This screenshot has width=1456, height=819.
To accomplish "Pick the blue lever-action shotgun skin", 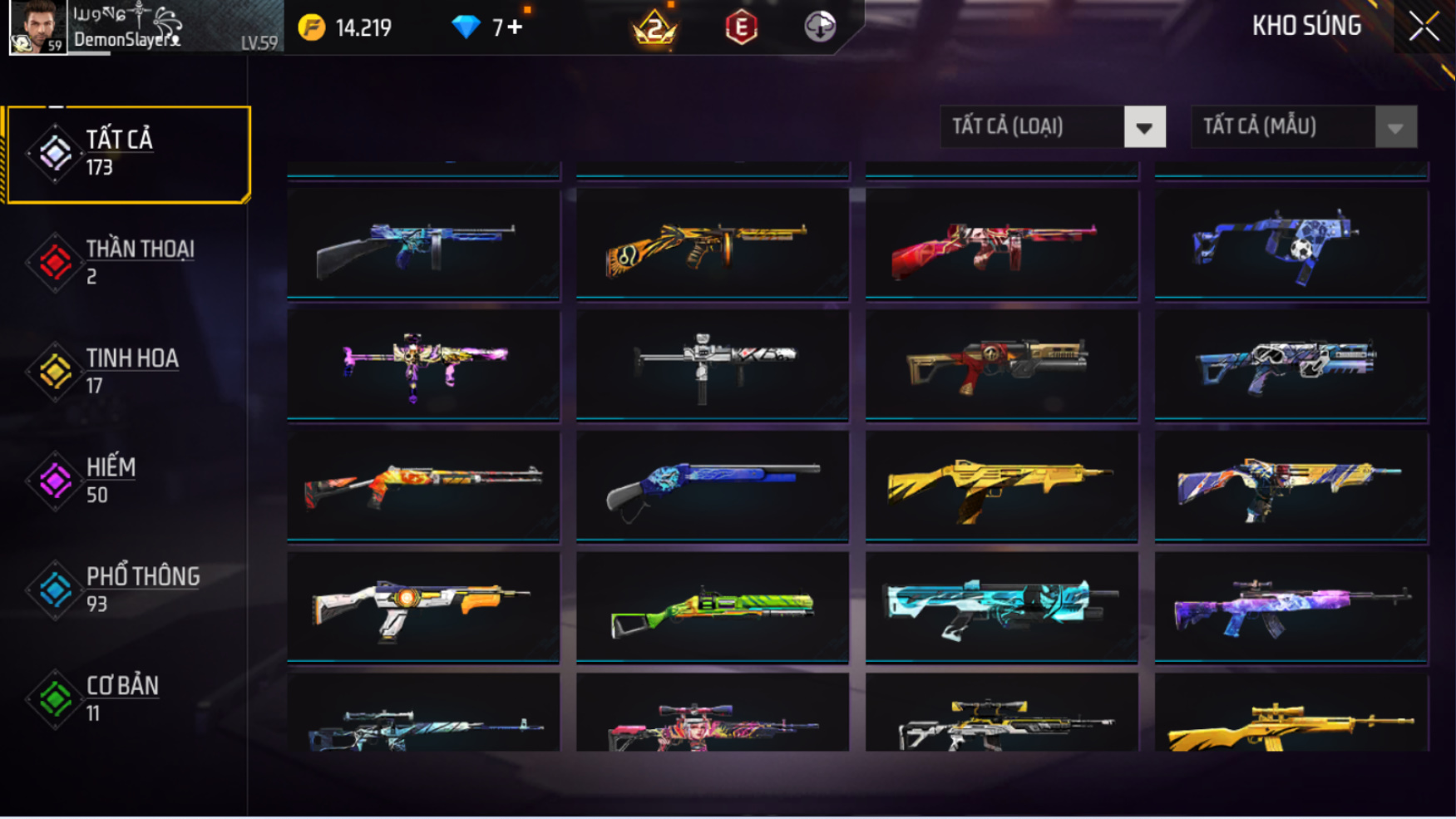I will point(712,486).
